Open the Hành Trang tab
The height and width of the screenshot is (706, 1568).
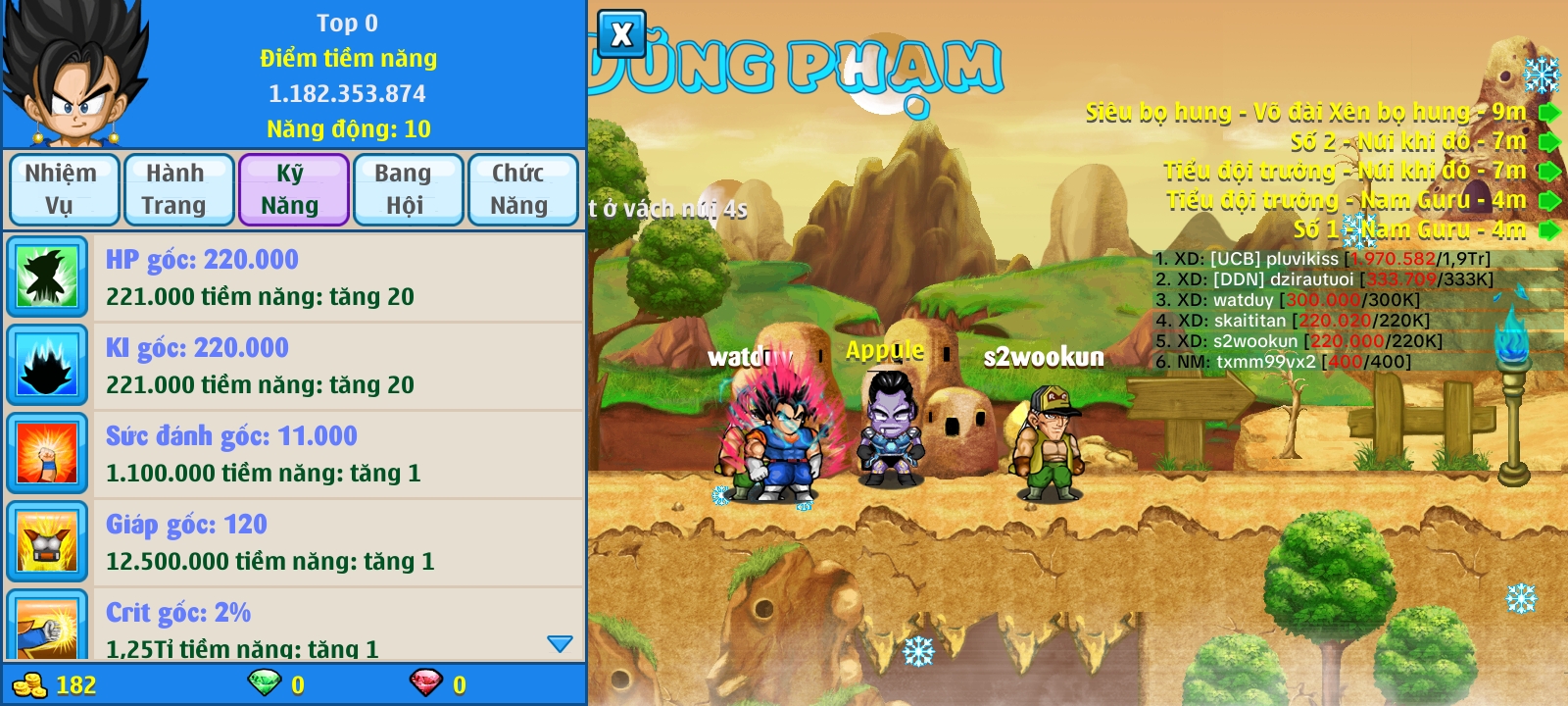(176, 189)
